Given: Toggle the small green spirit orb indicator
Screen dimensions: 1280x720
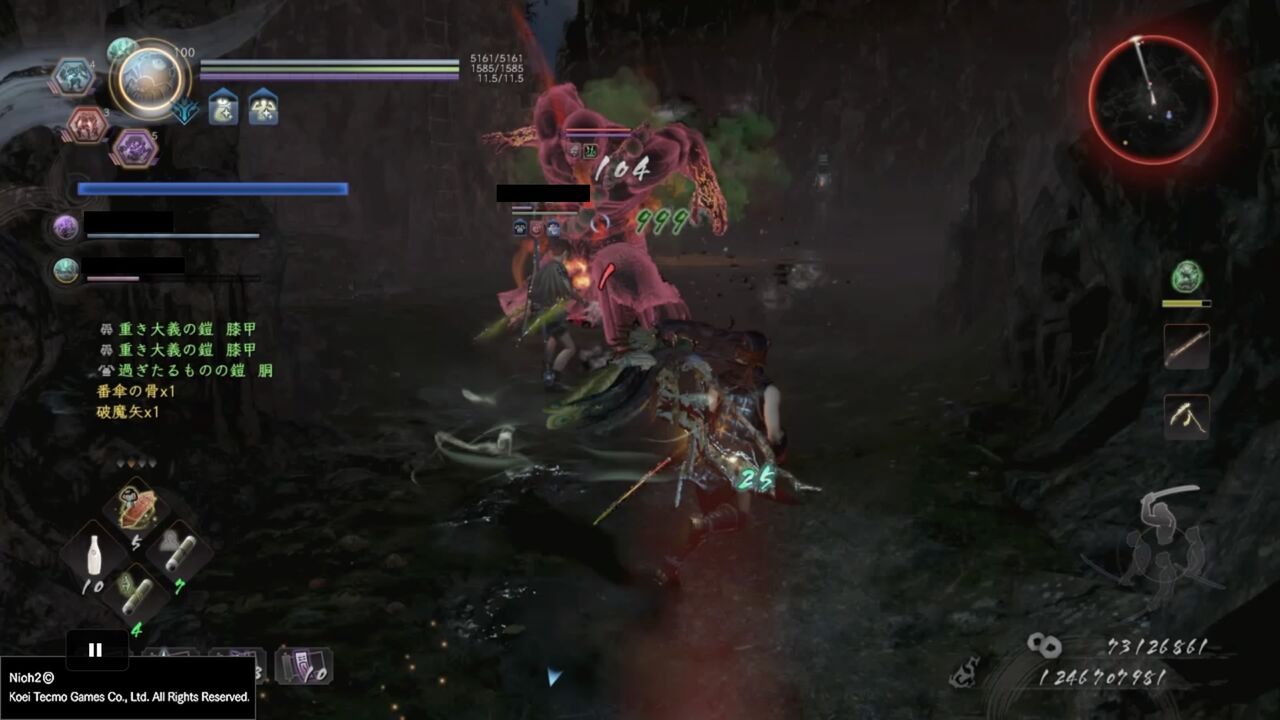Looking at the screenshot, I should pos(122,47).
